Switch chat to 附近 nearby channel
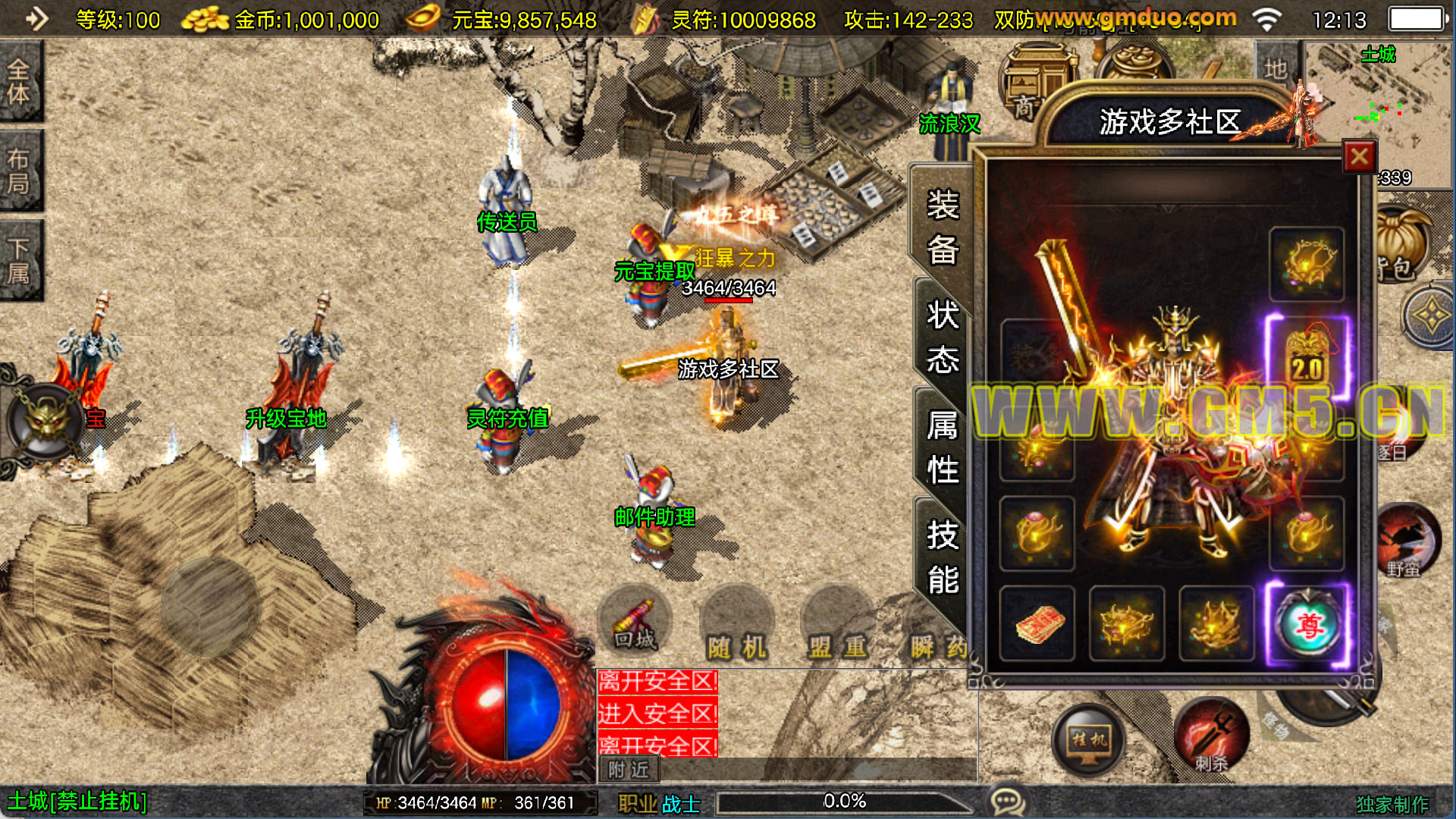Screen dimensions: 1456x819 (629, 770)
